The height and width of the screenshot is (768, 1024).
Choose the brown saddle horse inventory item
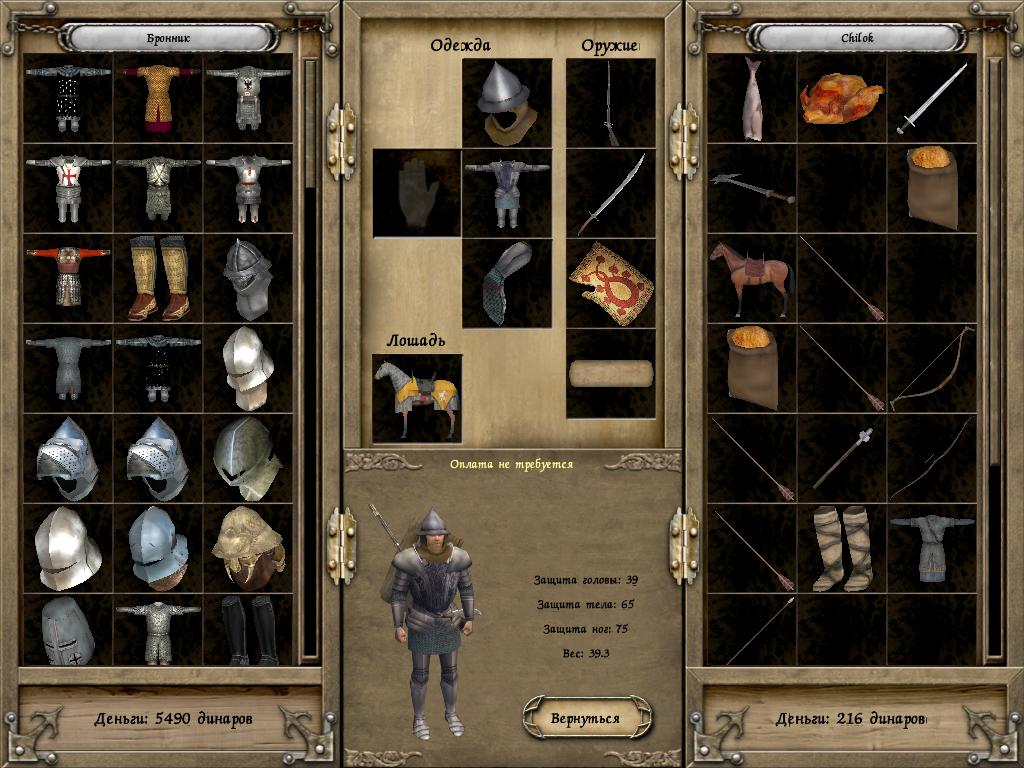(x=752, y=278)
